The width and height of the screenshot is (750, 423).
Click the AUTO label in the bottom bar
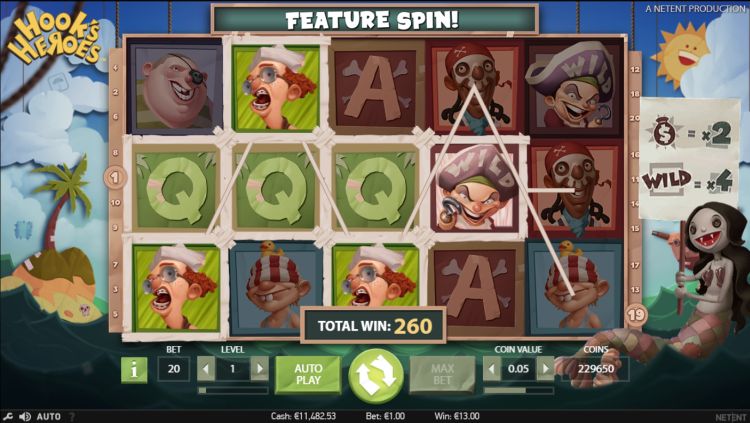[49, 416]
